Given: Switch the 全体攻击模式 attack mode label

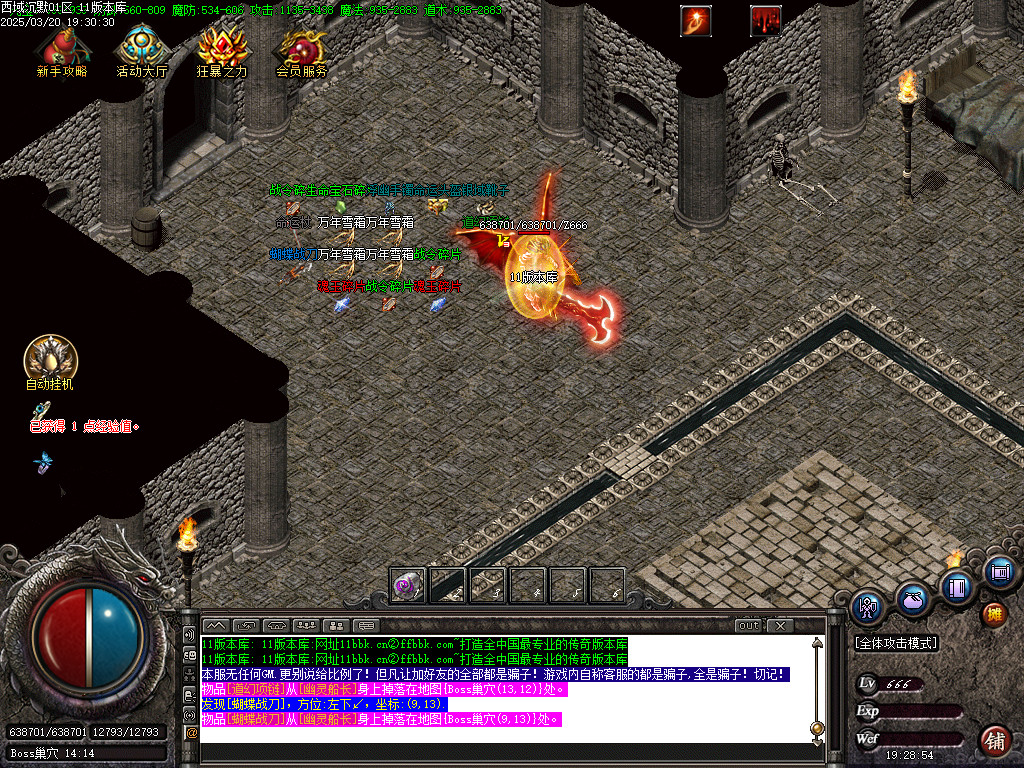Looking at the screenshot, I should pos(896,643).
